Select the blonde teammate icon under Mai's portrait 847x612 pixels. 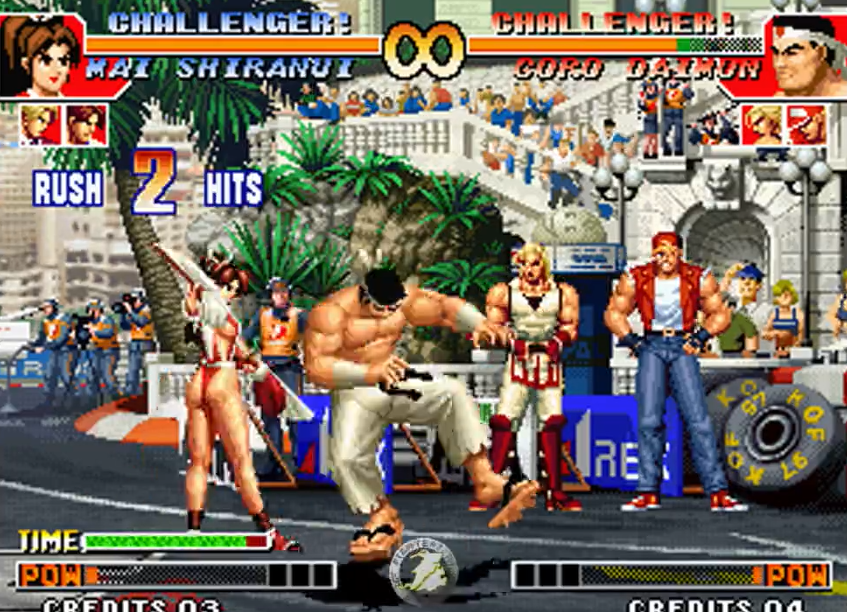pyautogui.click(x=40, y=125)
